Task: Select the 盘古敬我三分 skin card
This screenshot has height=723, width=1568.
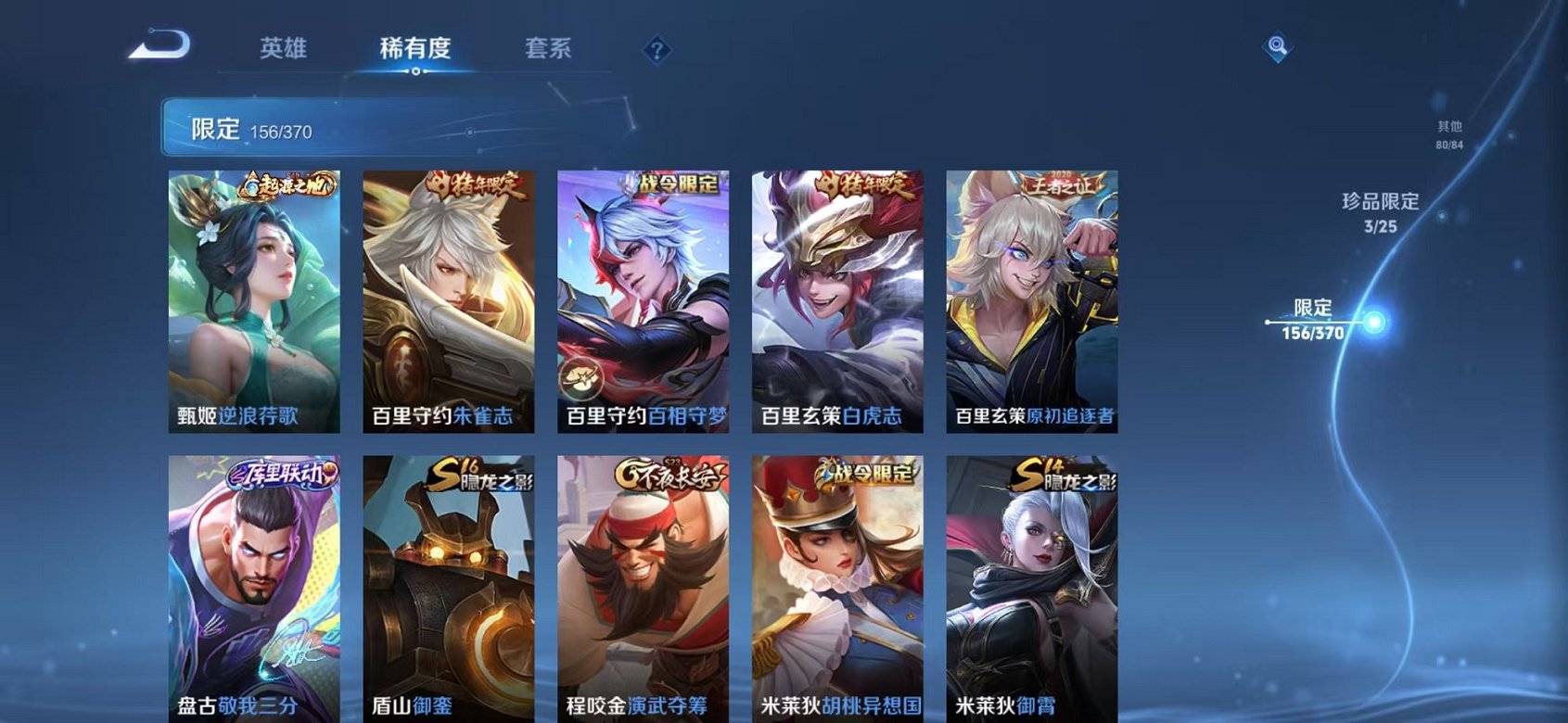Action: pos(257,584)
